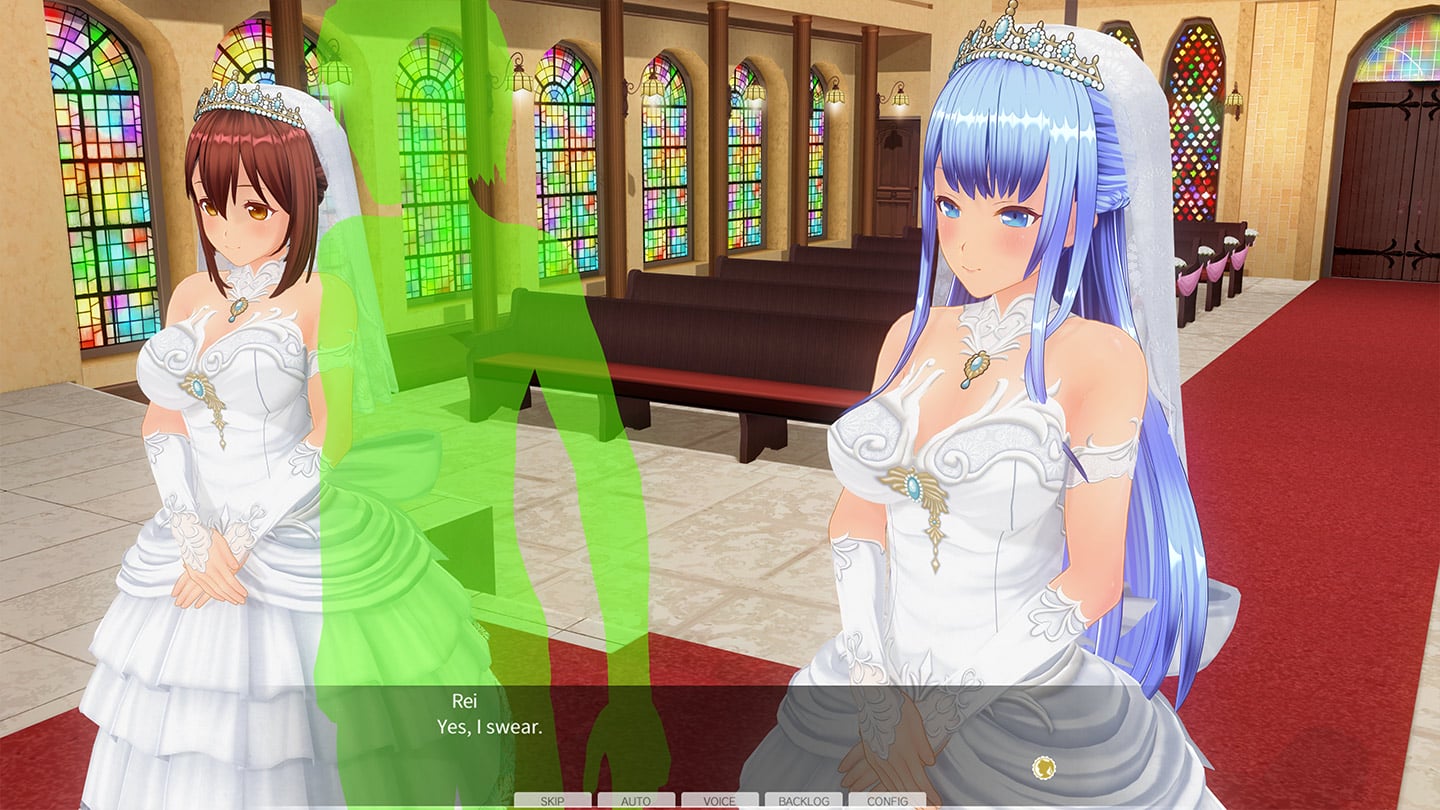Click the gold advance-text icon
The image size is (1440, 810).
(1044, 768)
